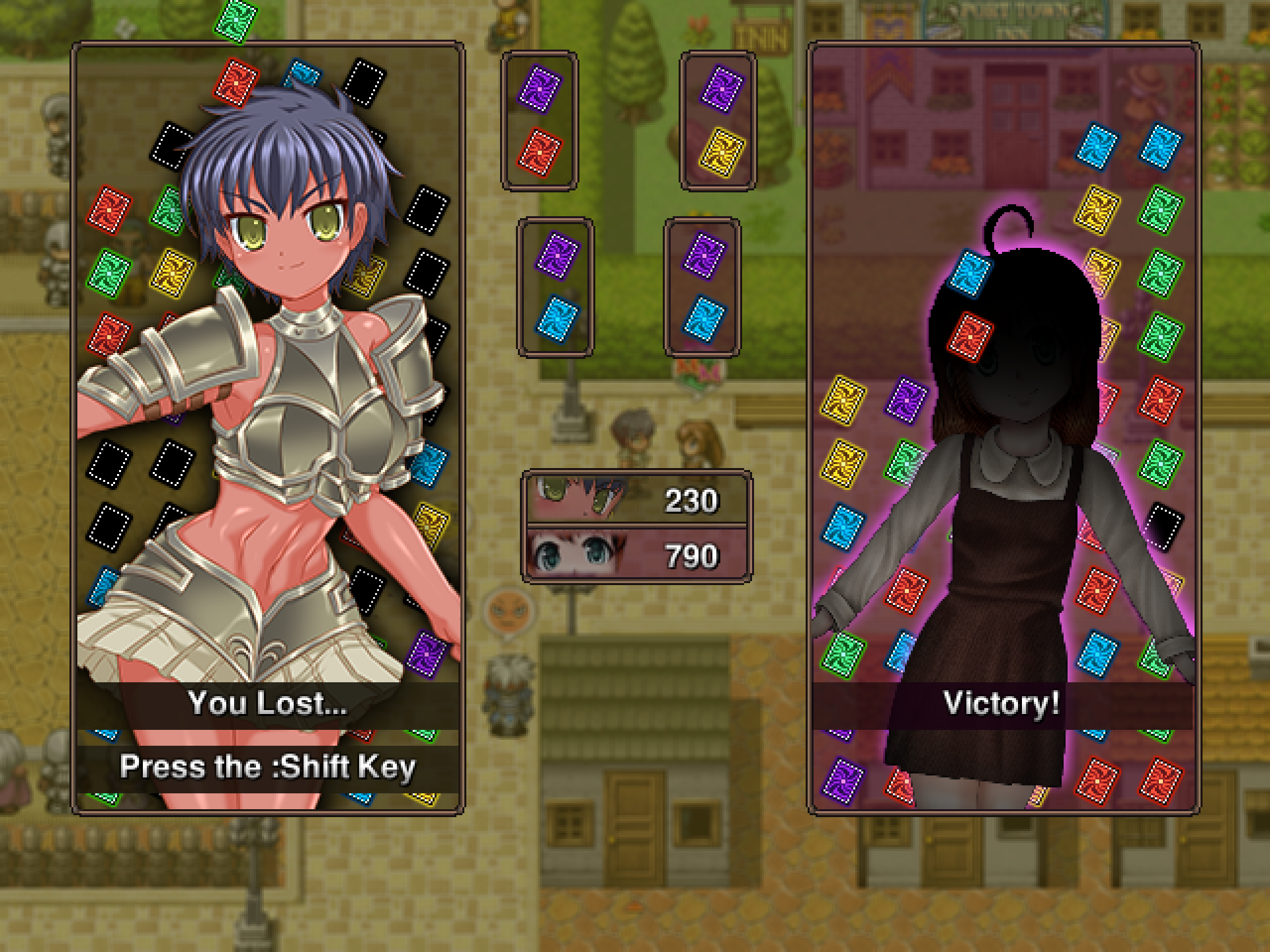
Task: Click the green card beside the knight's hip
Action: pyautogui.click(x=380, y=640)
